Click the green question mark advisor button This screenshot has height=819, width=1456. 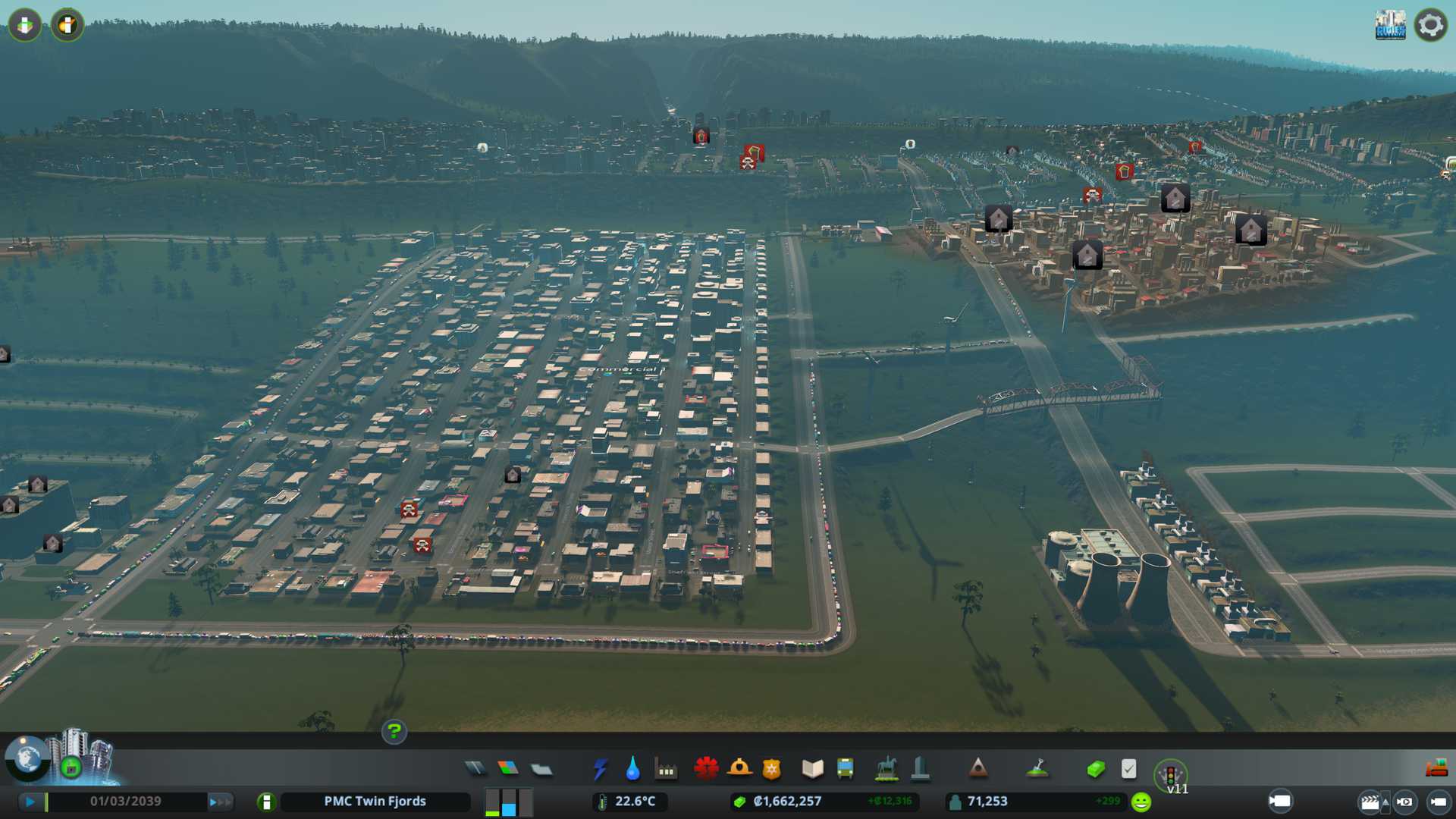click(394, 732)
